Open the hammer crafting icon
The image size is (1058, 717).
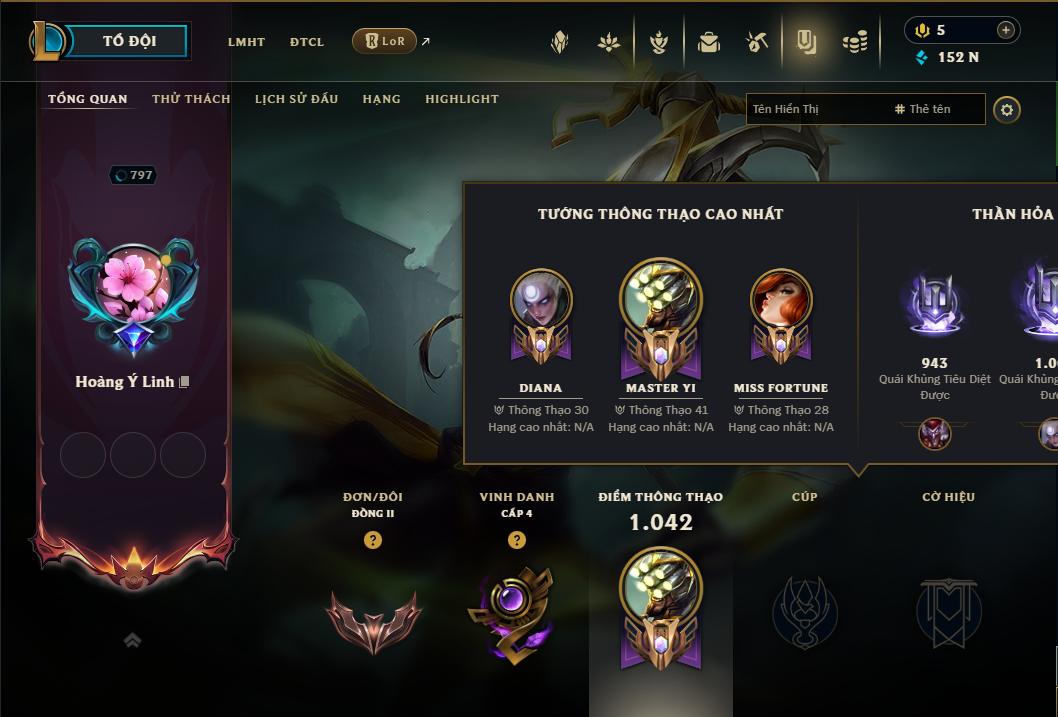point(757,42)
